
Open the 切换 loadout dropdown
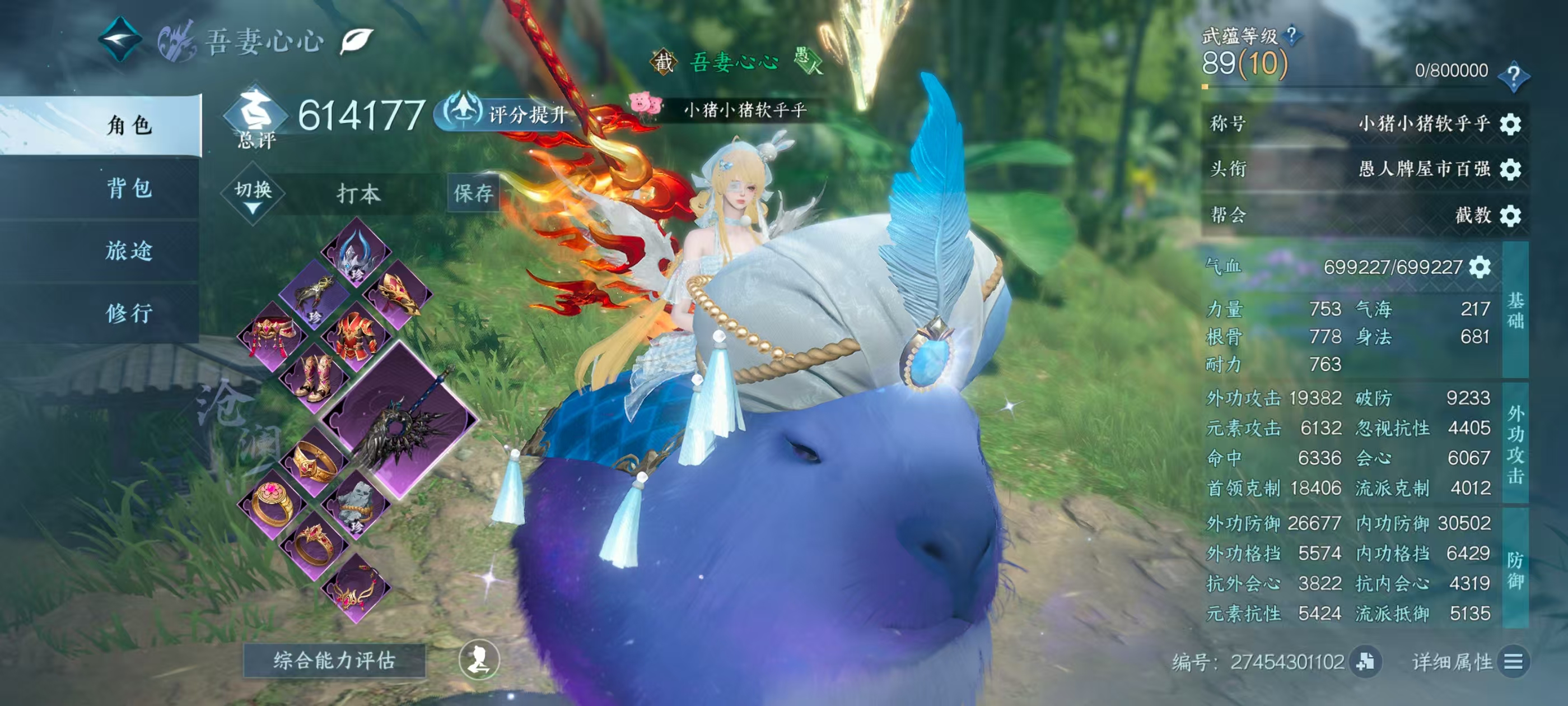tap(253, 195)
